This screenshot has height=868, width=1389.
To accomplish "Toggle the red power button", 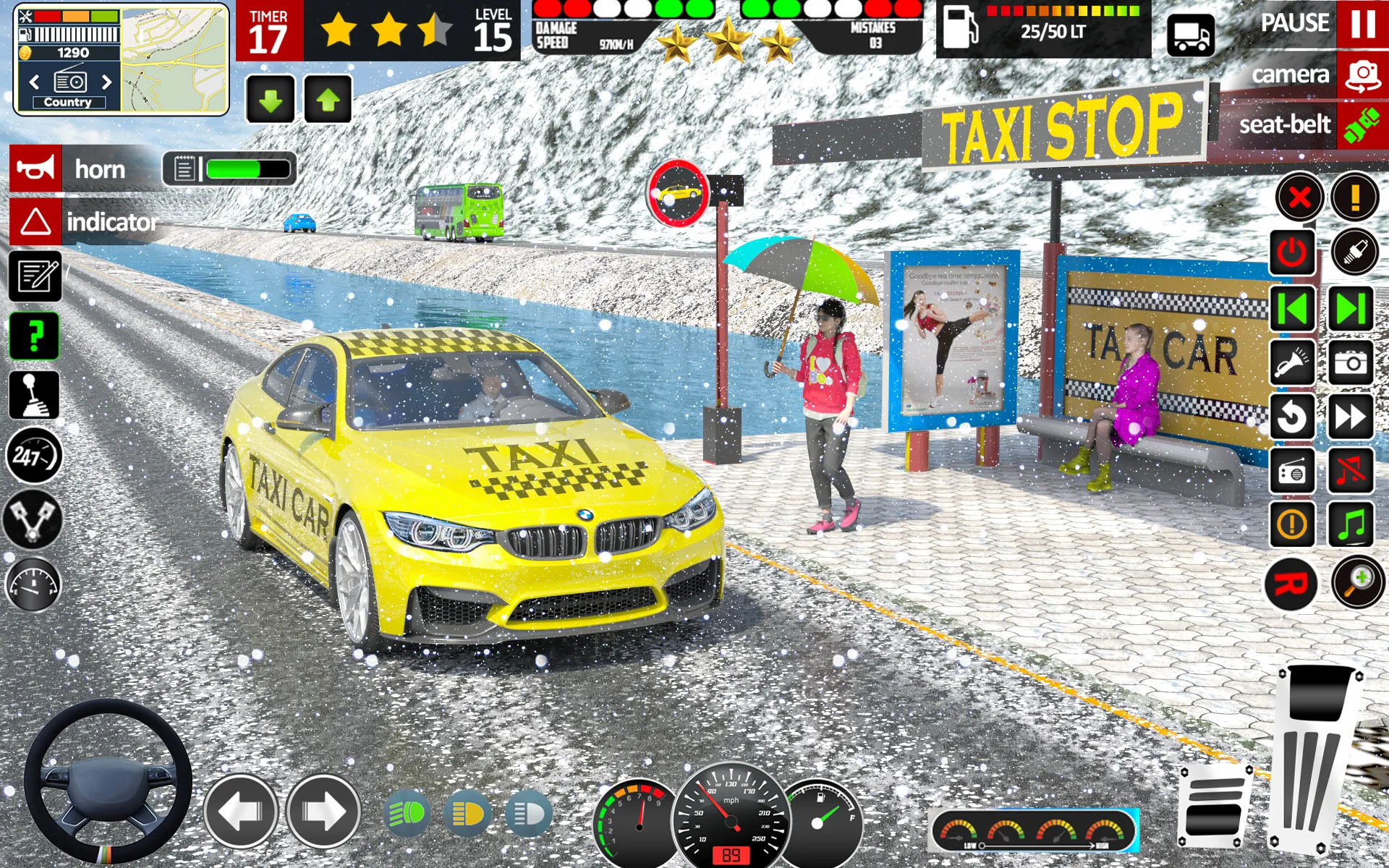I will click(x=1292, y=252).
